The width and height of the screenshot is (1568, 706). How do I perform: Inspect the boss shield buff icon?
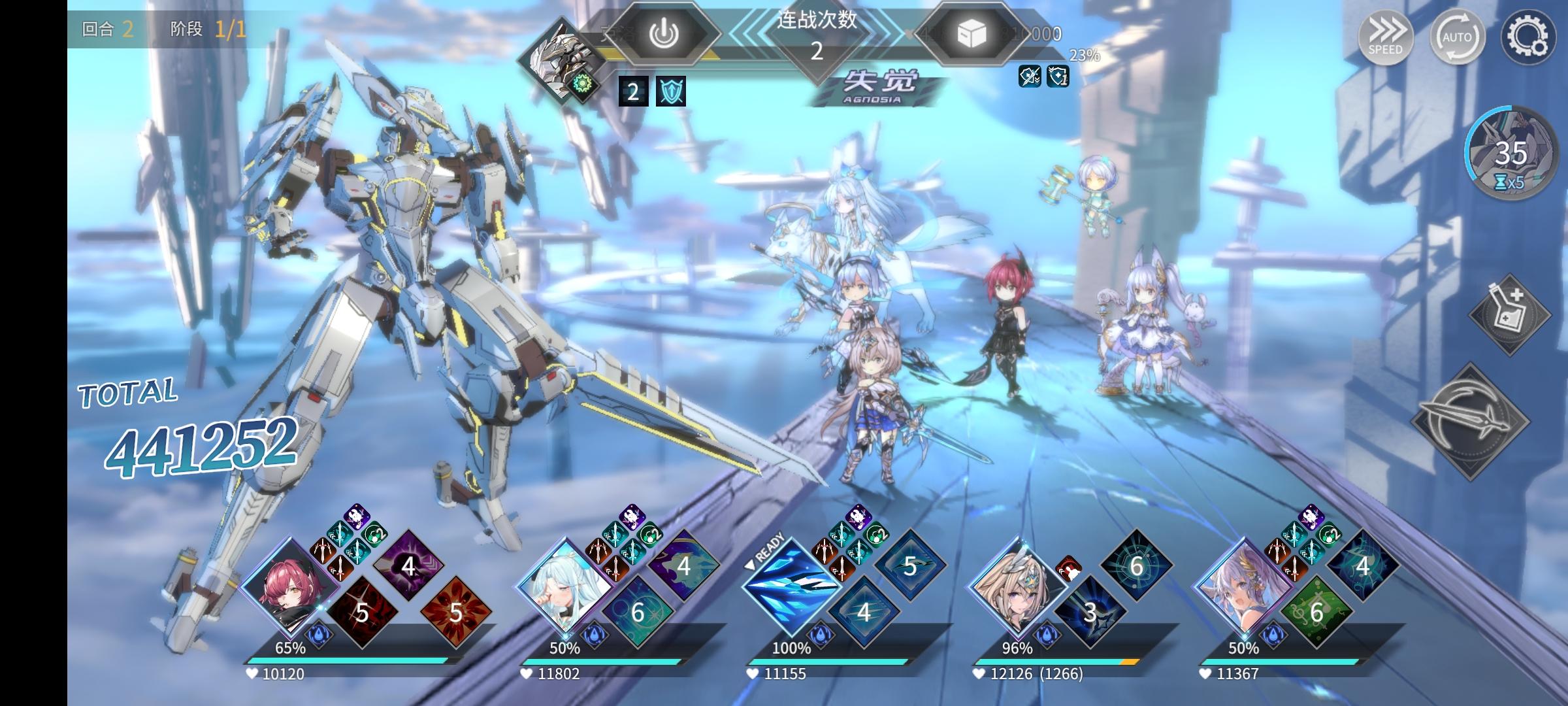click(671, 92)
